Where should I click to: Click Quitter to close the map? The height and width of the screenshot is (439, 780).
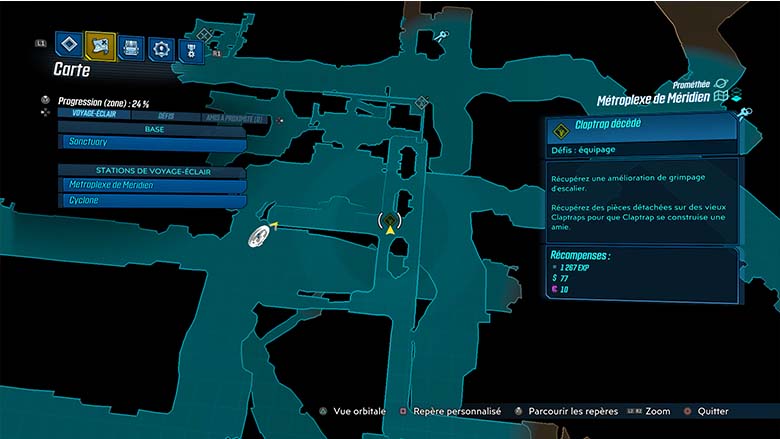tap(706, 411)
